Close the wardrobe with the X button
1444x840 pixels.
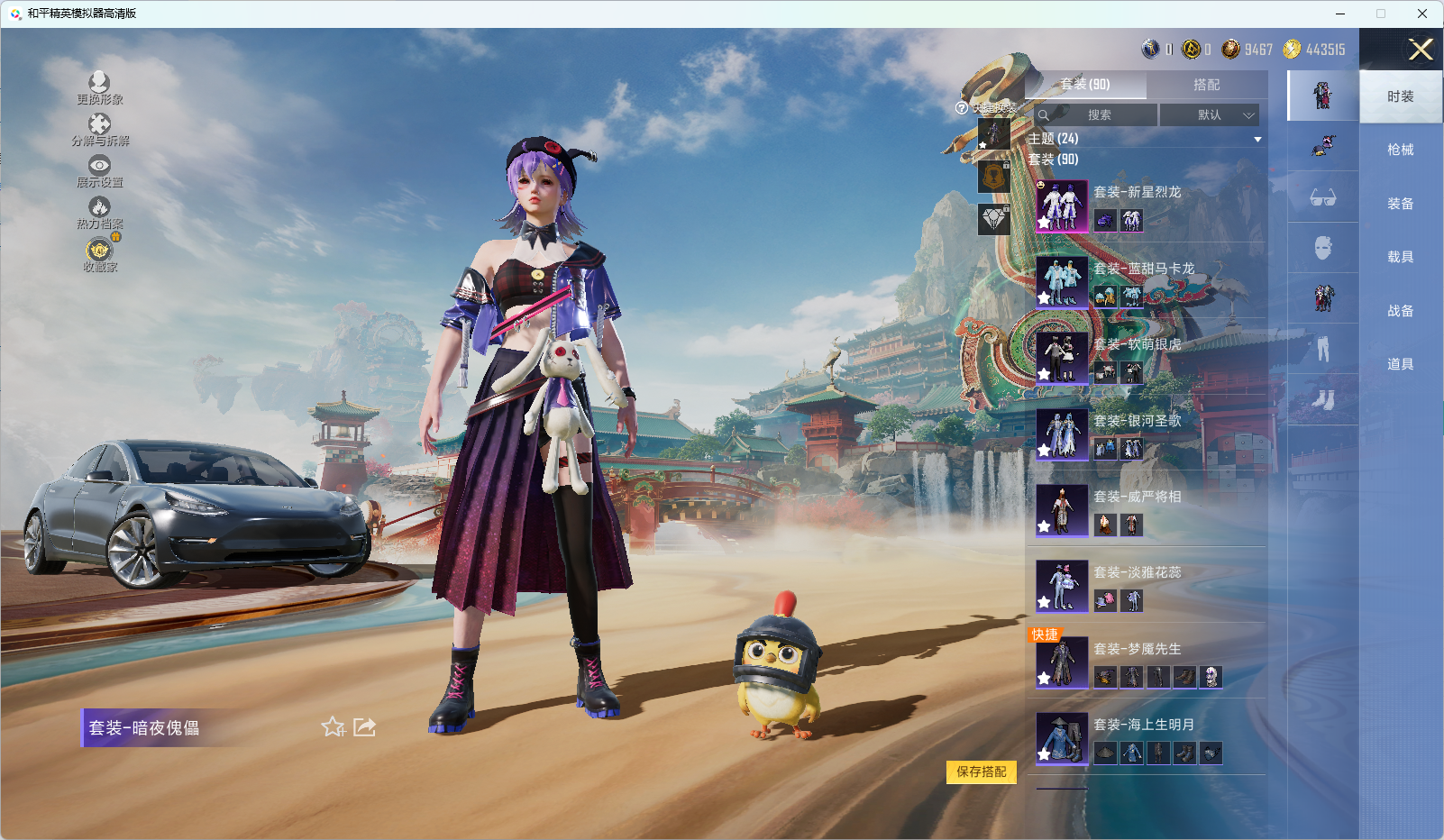[x=1421, y=50]
